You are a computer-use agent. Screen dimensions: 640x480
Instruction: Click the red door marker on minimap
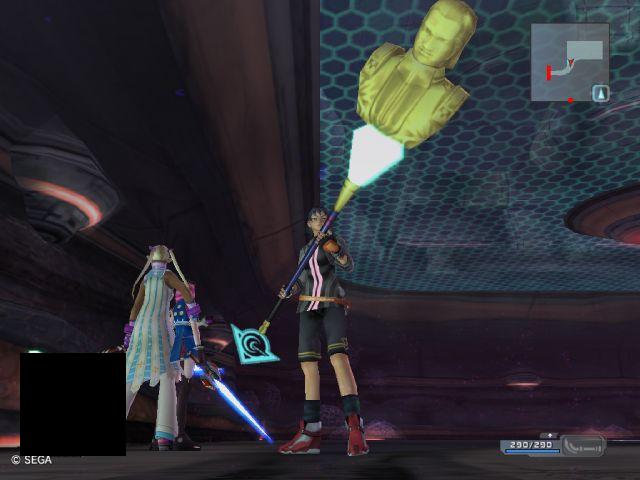click(548, 72)
